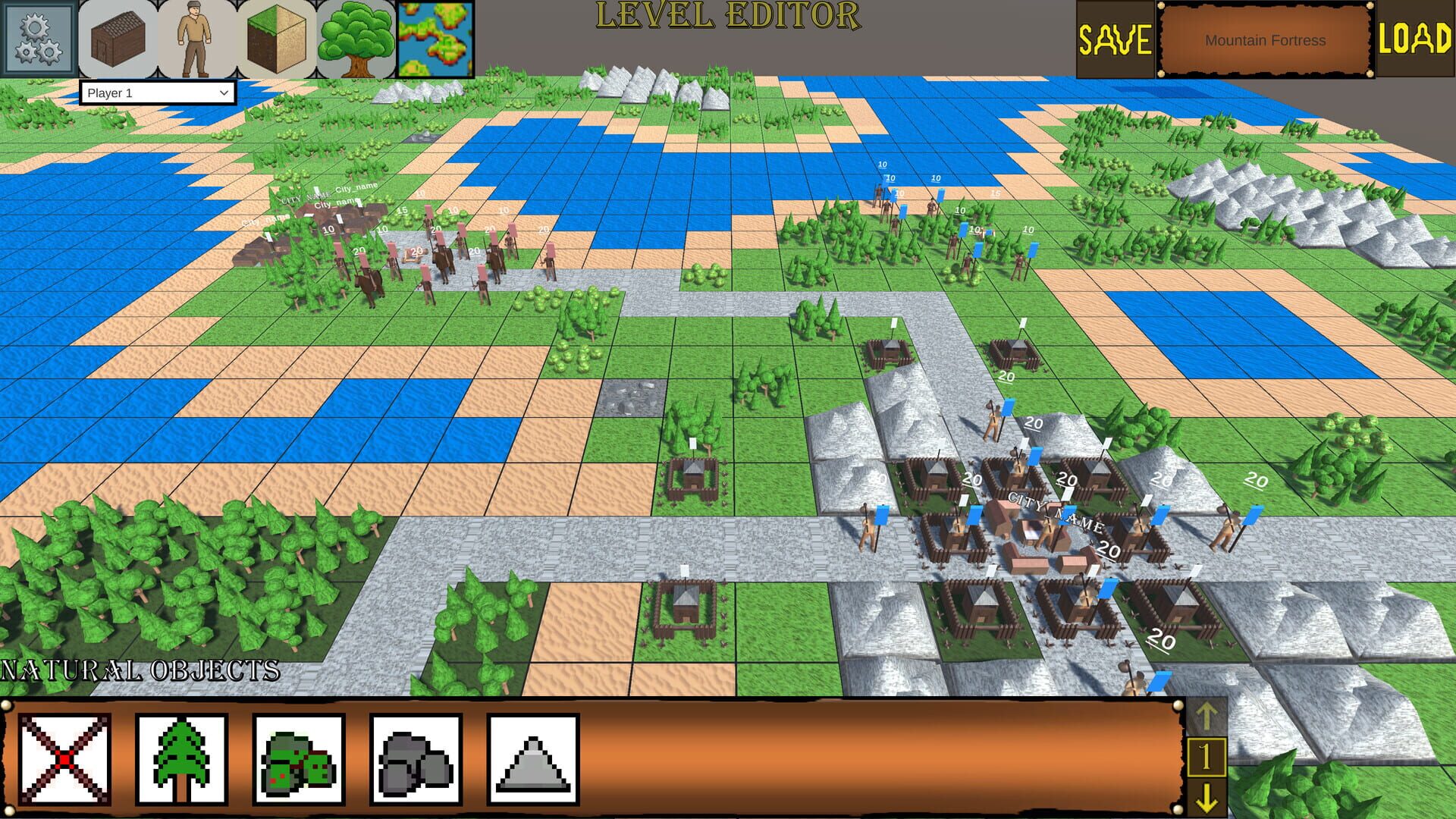Select the Buildings category in the toolbar
1456x819 pixels.
pos(117,39)
